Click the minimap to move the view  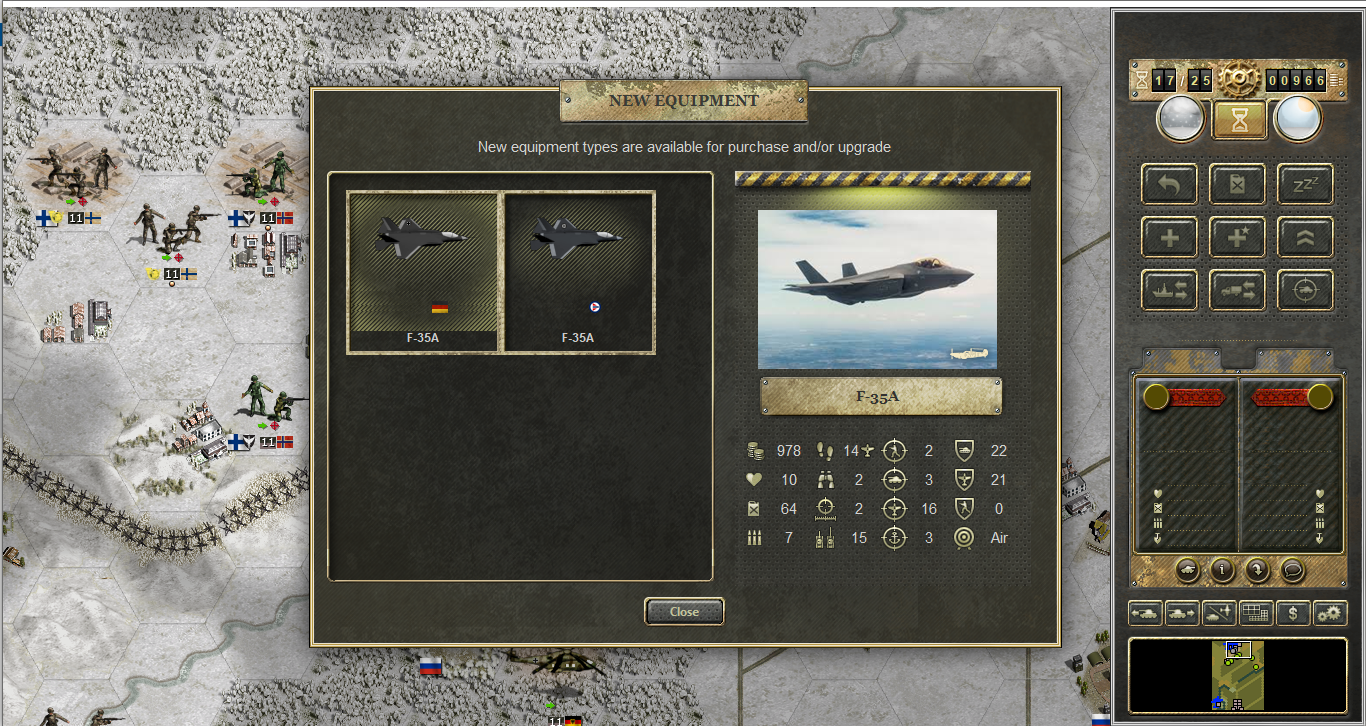[x=1238, y=676]
